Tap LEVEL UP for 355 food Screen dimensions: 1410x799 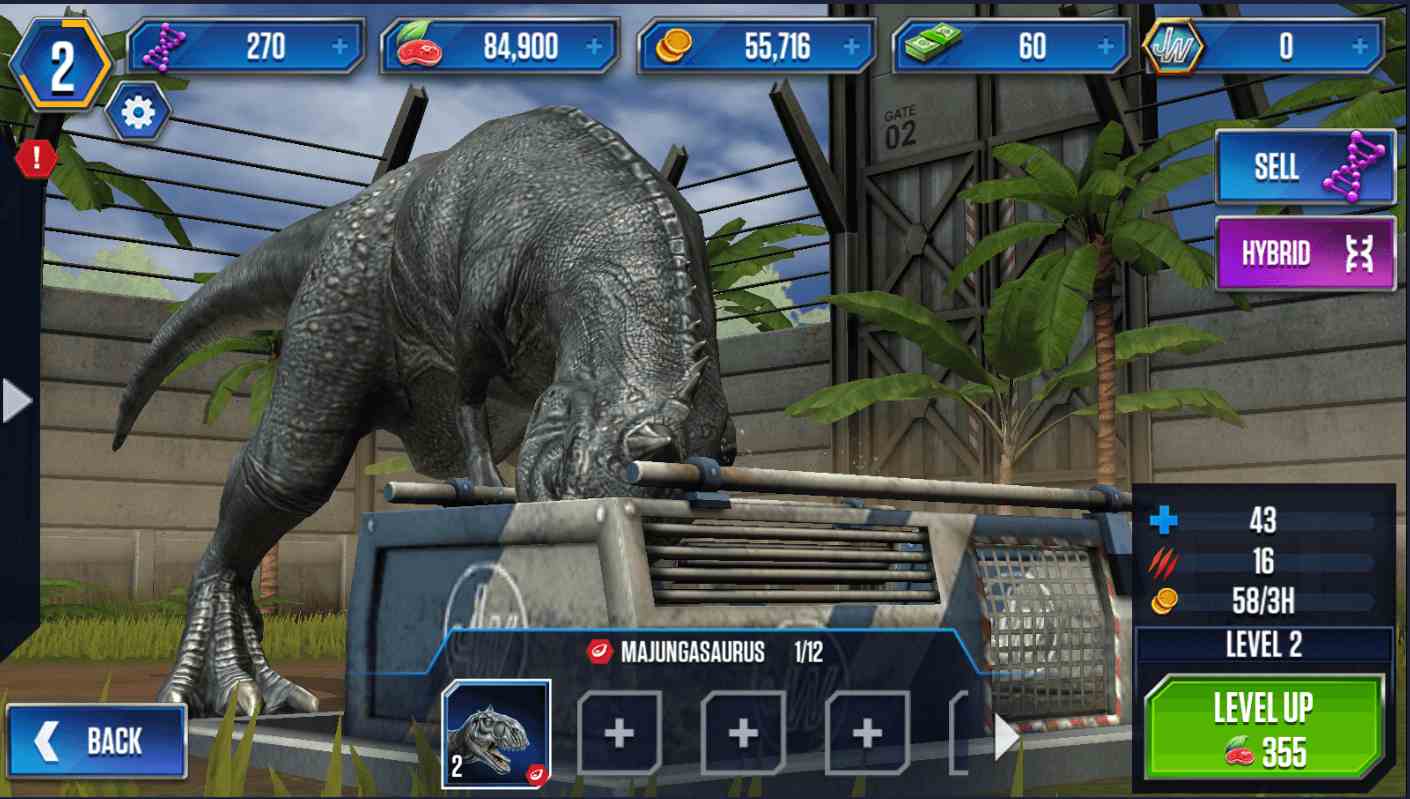[x=1265, y=720]
